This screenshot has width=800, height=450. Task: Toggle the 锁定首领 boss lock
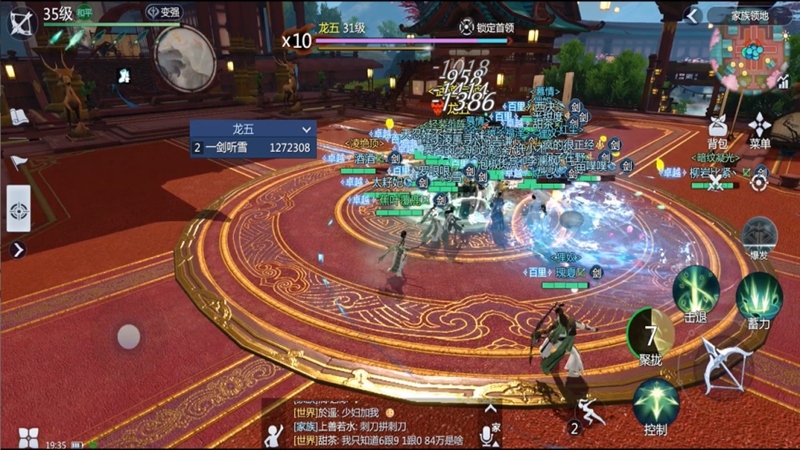coord(490,27)
